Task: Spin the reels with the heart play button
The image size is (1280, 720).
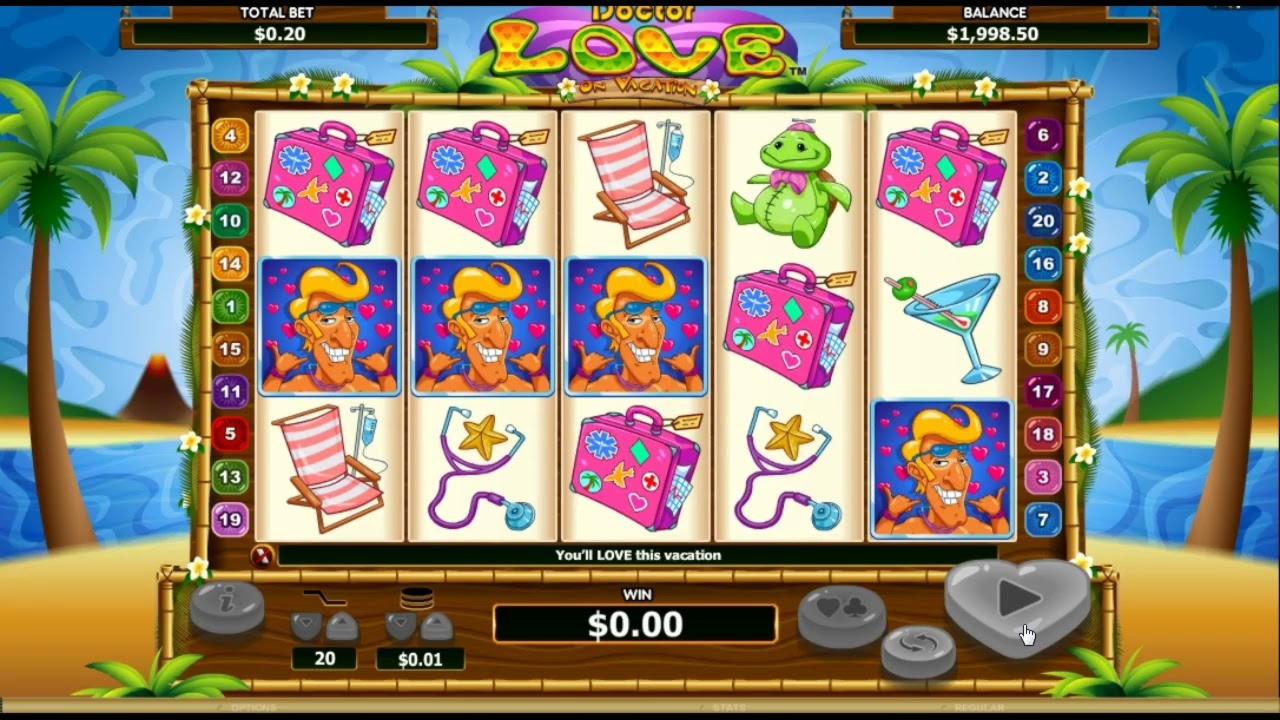Action: (1018, 598)
